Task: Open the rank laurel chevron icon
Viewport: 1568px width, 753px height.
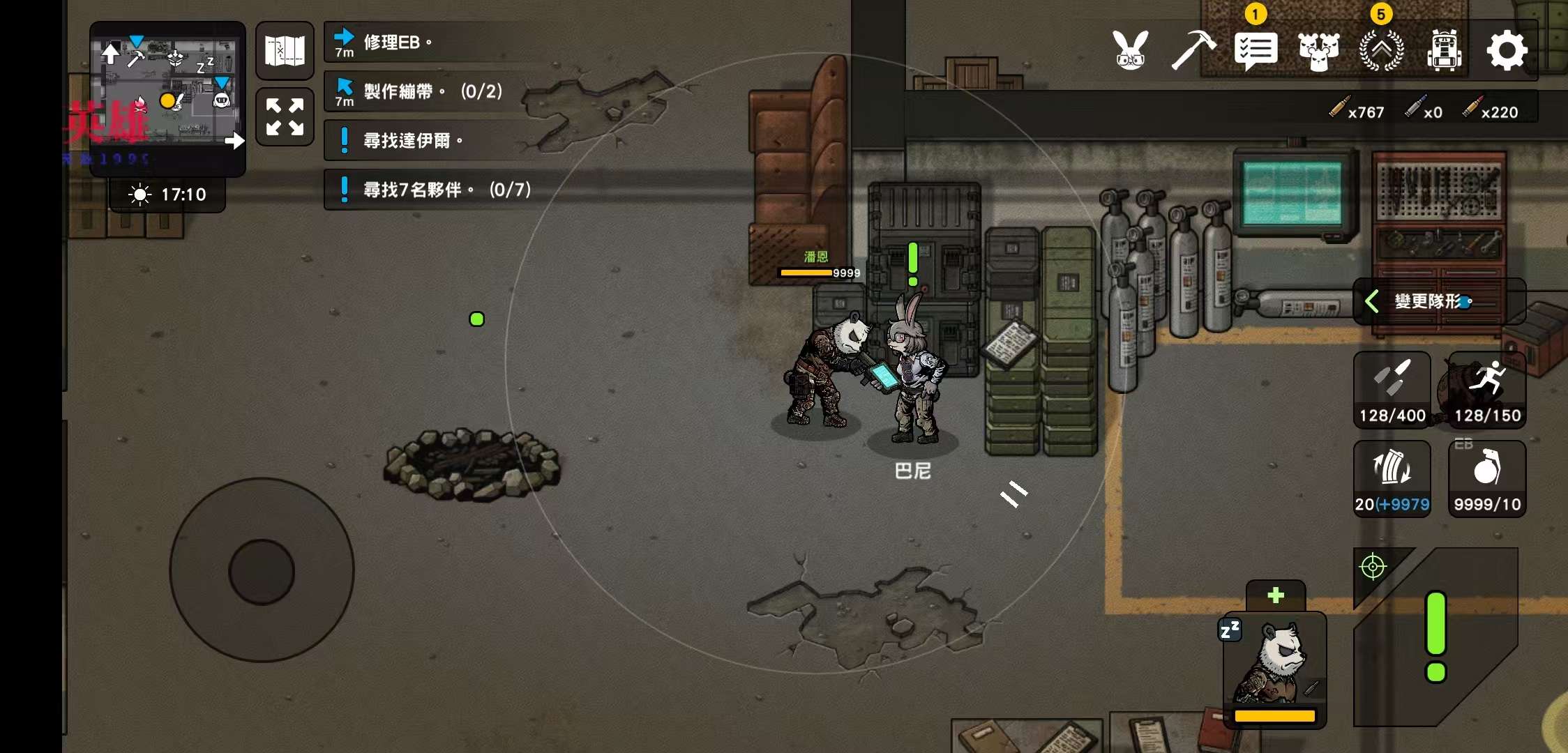Action: click(x=1381, y=50)
